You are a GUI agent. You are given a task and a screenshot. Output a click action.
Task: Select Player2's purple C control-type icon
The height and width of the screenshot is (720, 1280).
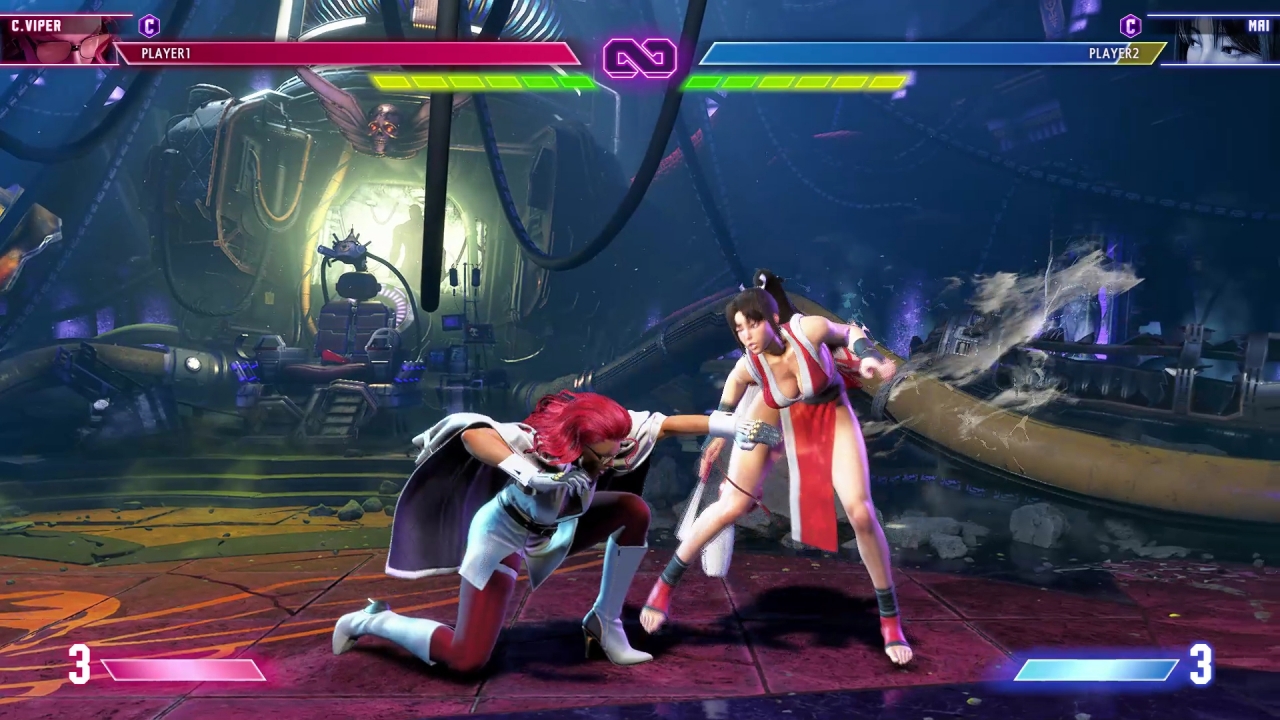click(x=1130, y=26)
